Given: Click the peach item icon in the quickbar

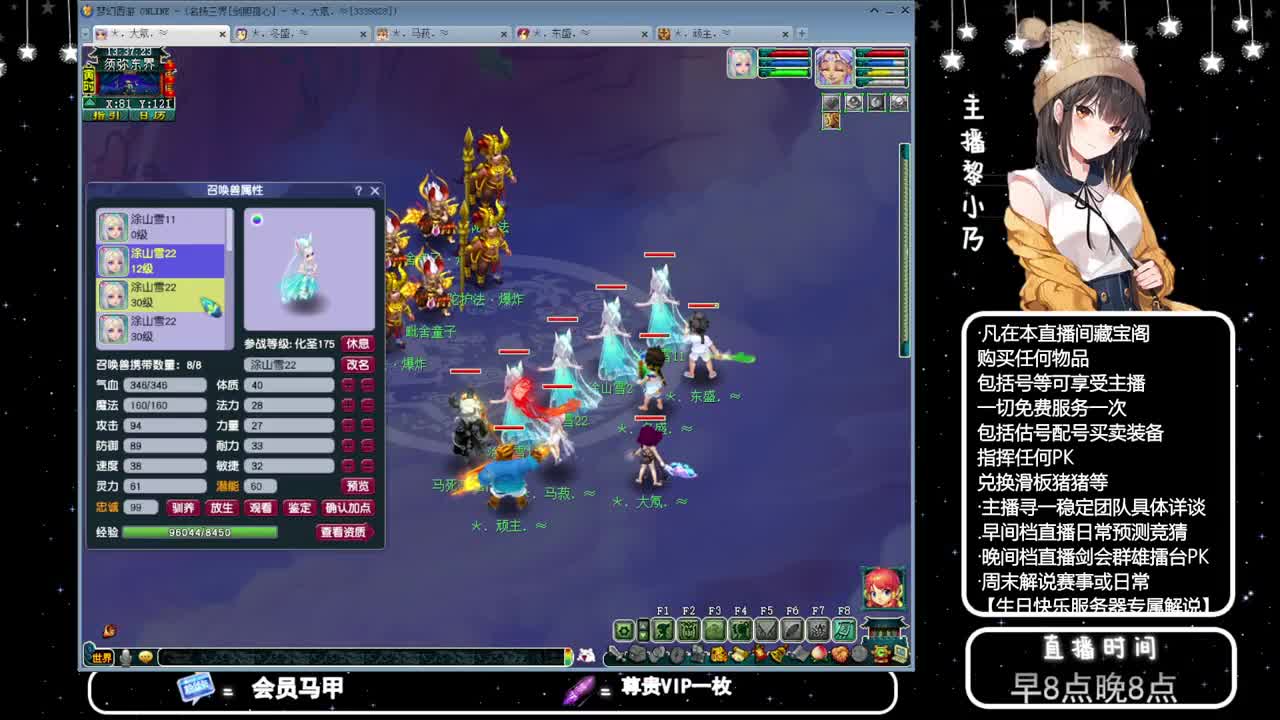Looking at the screenshot, I should point(819,653).
